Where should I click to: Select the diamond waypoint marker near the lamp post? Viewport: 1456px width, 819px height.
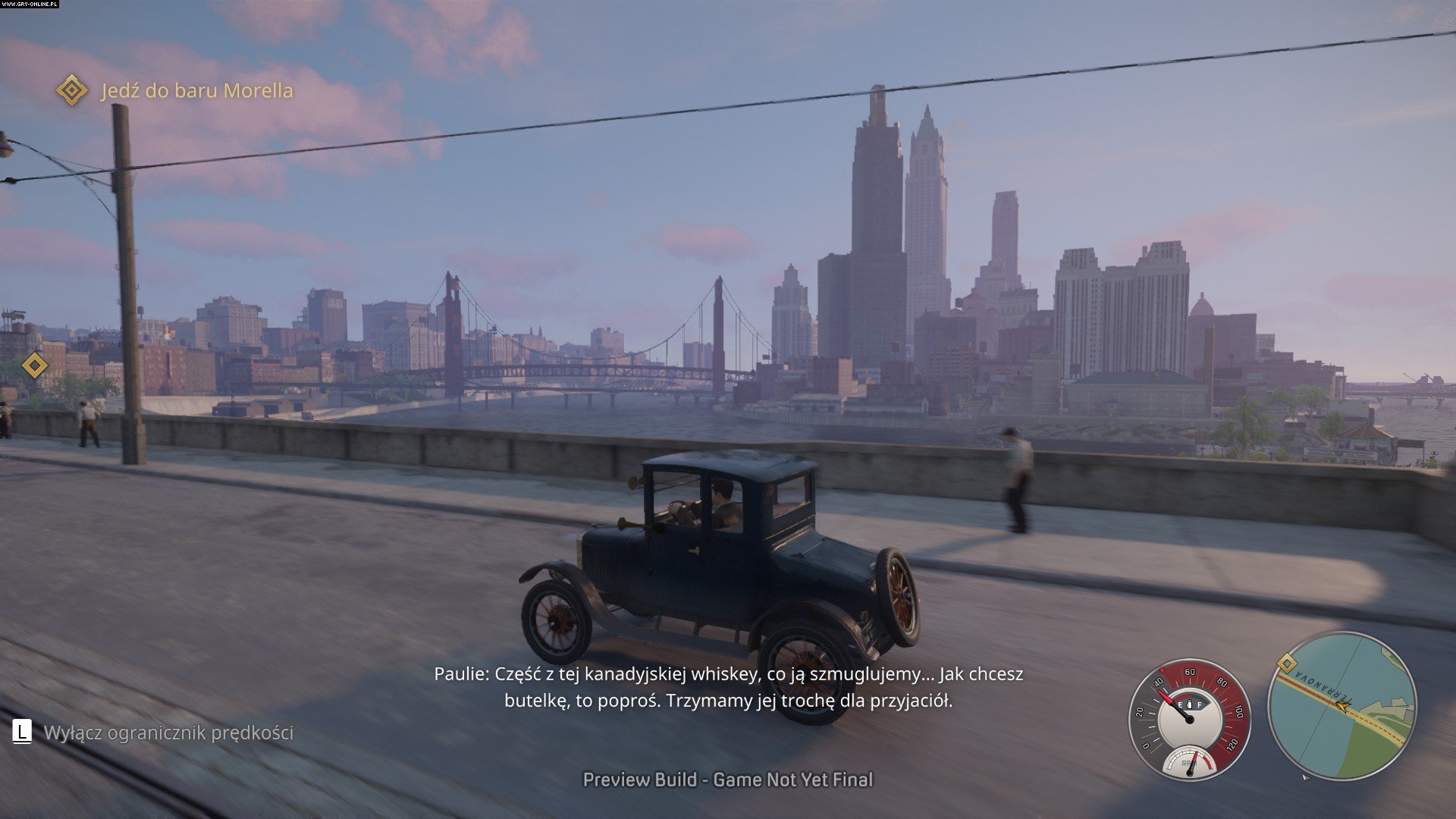coord(35,366)
